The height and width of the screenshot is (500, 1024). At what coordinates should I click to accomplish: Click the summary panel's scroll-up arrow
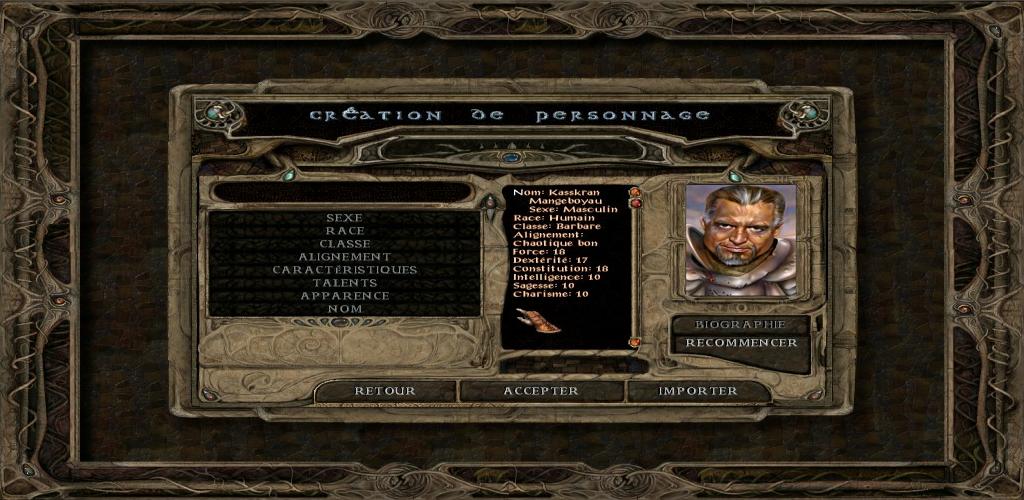point(634,192)
